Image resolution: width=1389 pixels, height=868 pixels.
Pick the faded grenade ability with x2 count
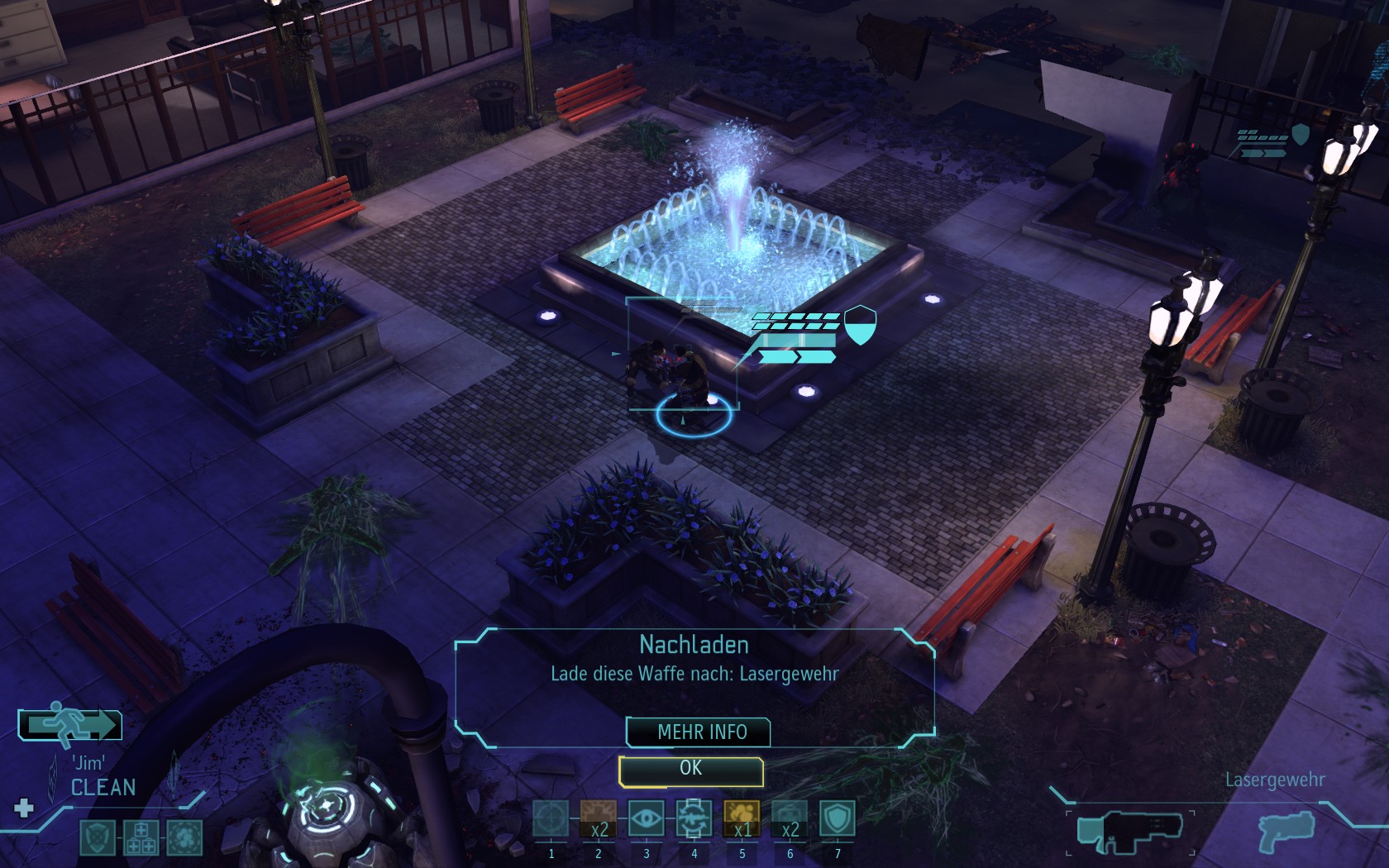point(790,819)
